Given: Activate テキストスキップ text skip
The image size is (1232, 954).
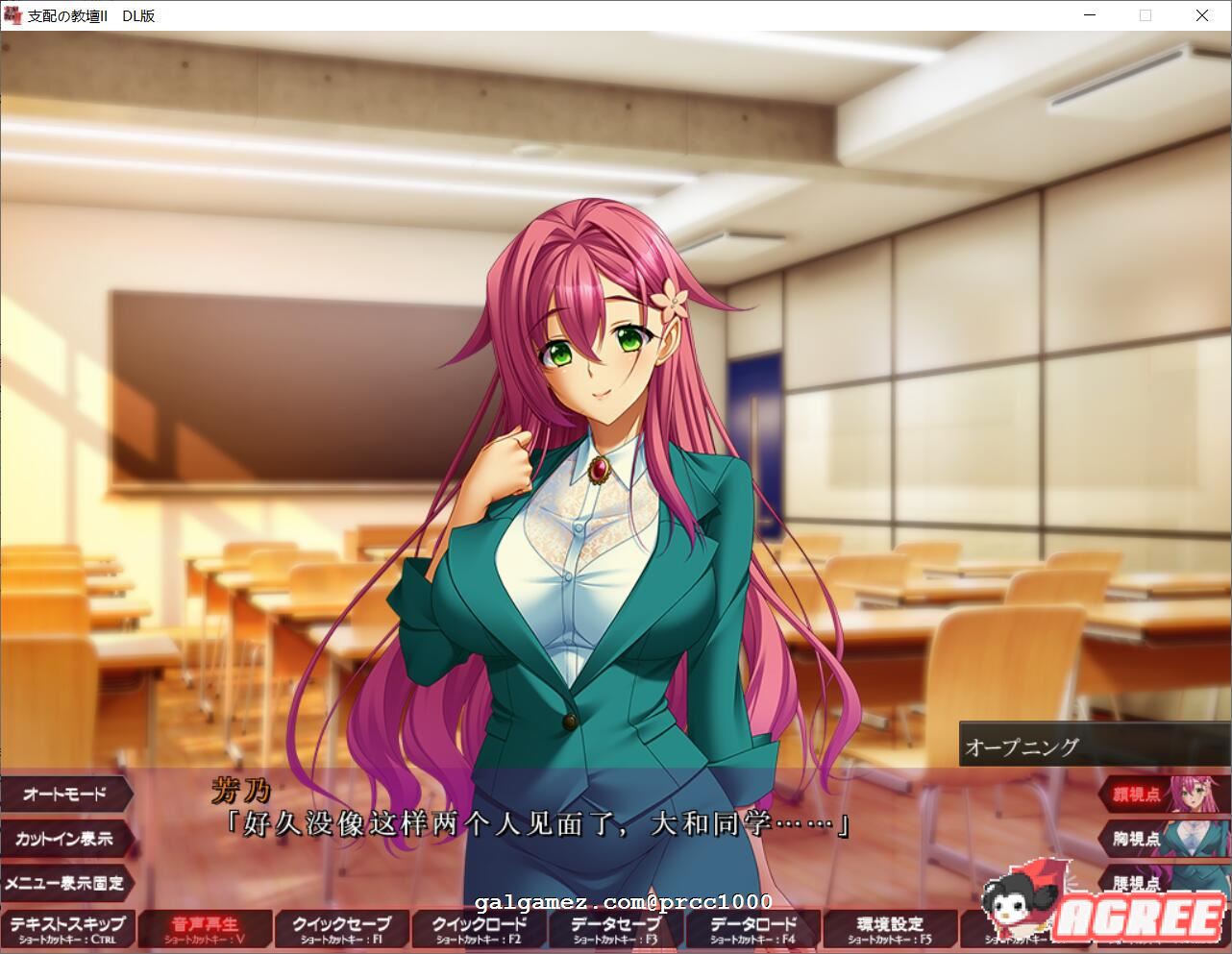Looking at the screenshot, I should 67,928.
